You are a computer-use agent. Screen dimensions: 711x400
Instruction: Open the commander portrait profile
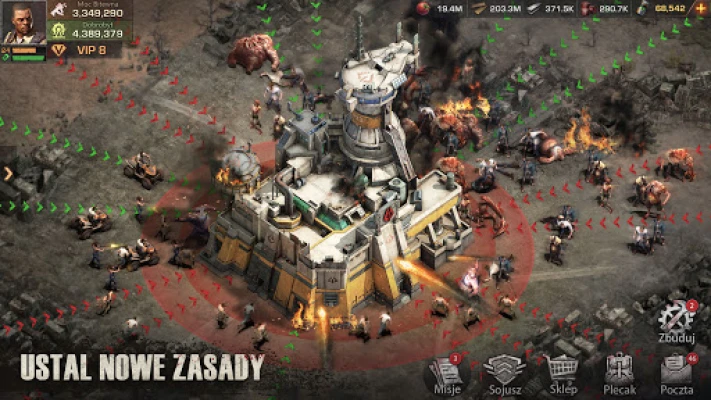[22, 21]
